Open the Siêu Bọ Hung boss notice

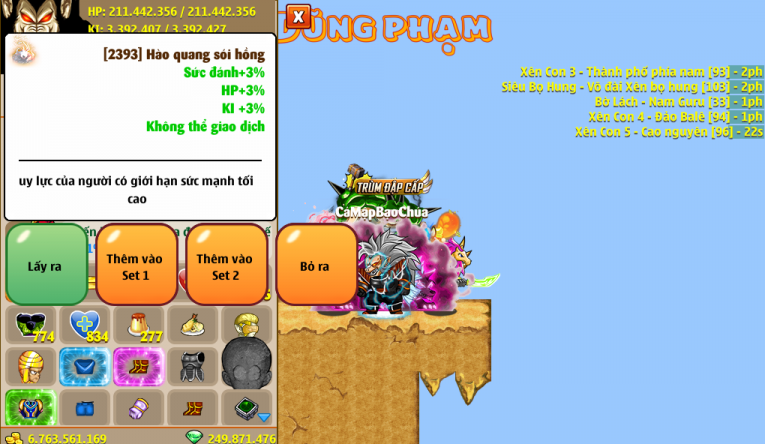[631, 87]
